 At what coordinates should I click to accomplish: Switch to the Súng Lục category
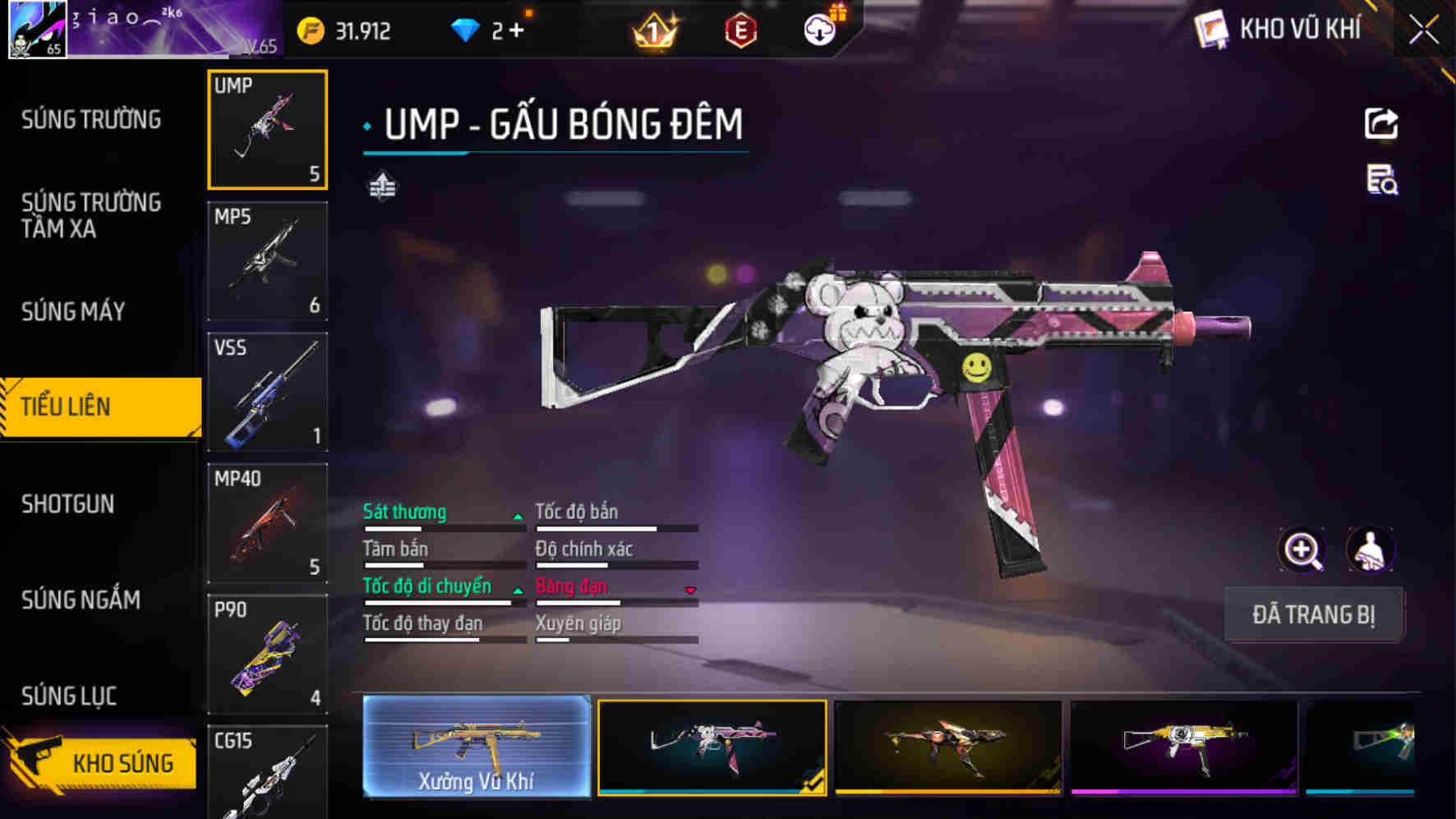click(69, 696)
